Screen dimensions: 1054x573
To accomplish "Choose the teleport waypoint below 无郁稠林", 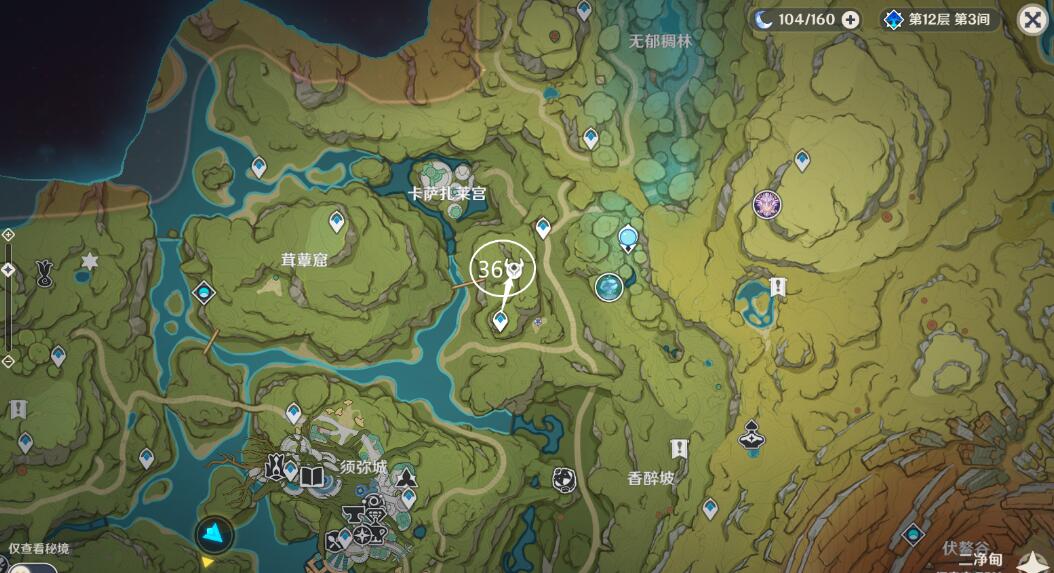I will [x=591, y=137].
